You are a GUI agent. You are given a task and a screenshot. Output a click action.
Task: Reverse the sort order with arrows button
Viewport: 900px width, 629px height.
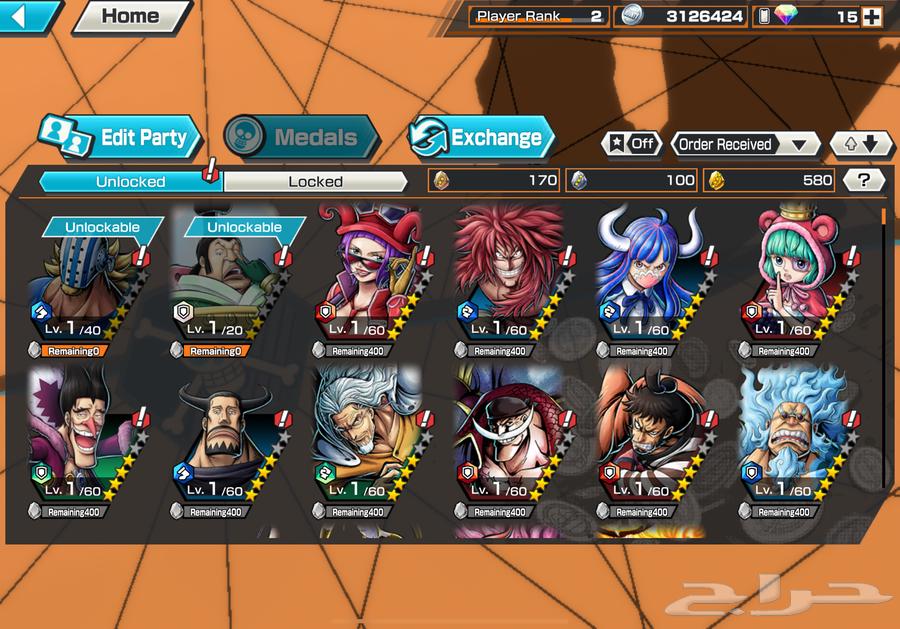(x=861, y=144)
